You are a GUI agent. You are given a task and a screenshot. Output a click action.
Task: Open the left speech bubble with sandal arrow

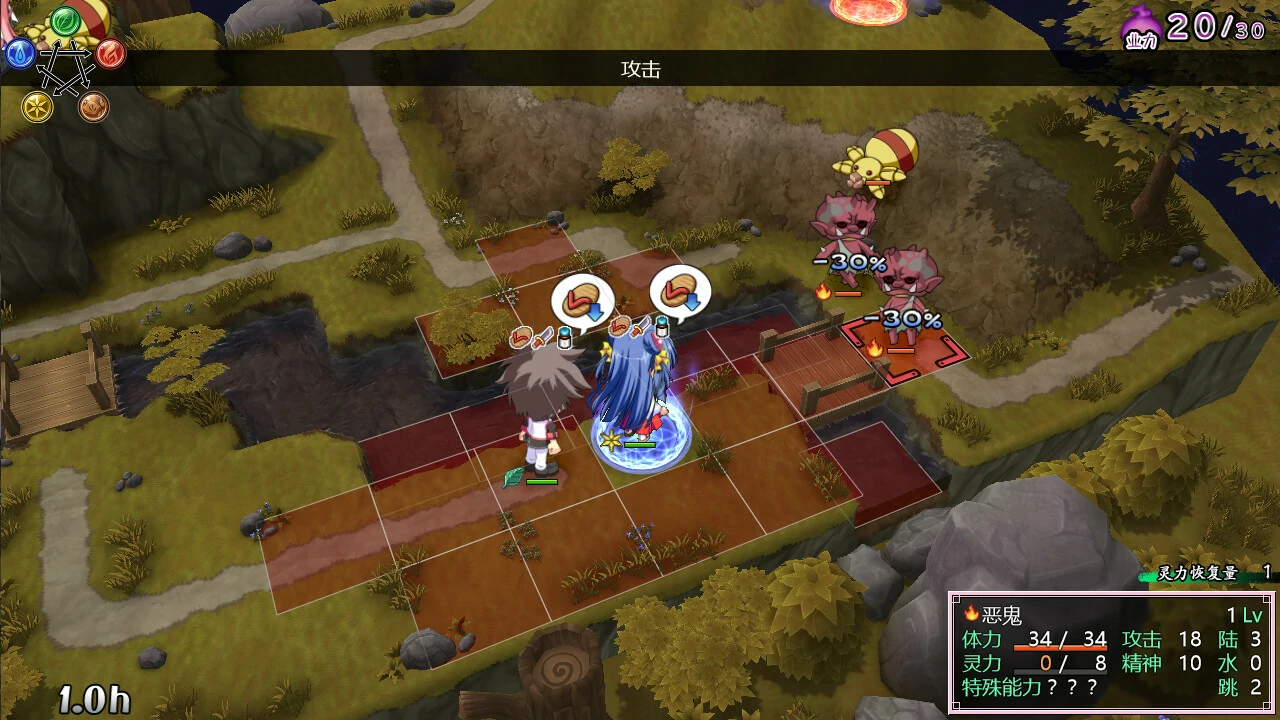(582, 297)
